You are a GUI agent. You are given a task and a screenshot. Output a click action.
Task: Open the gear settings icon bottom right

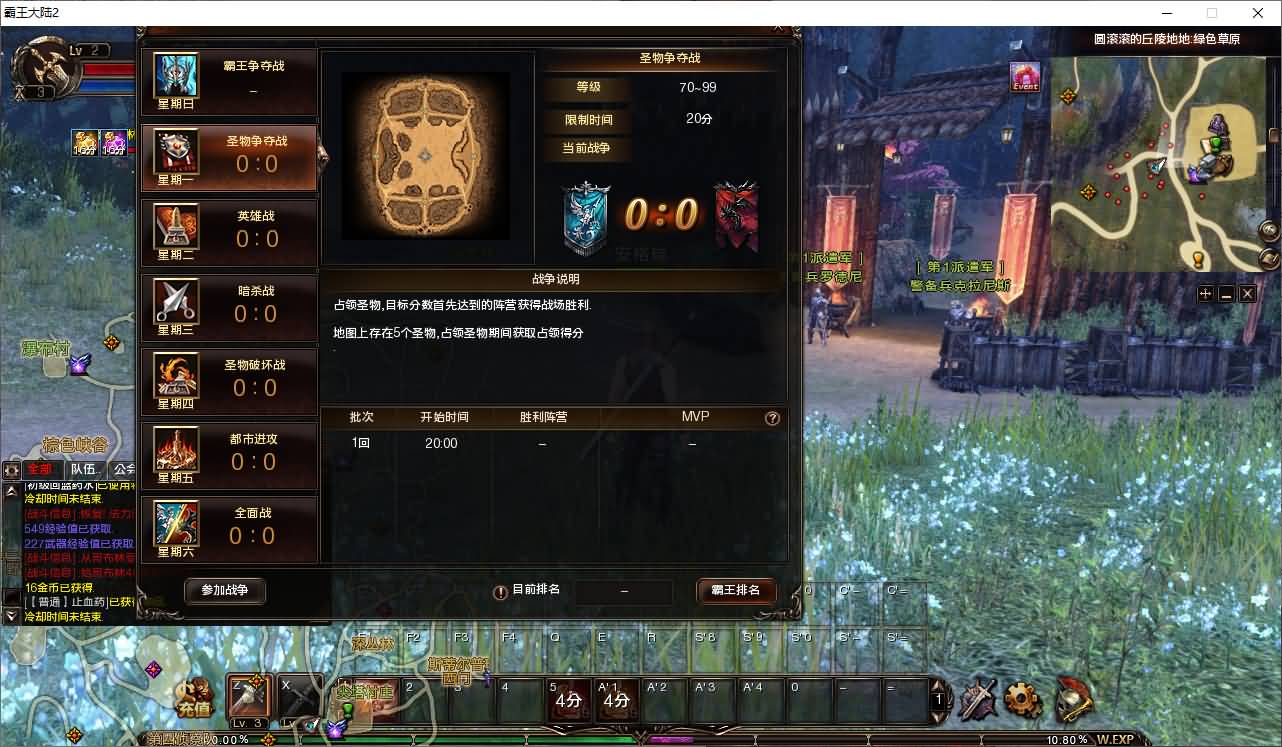pos(1023,701)
